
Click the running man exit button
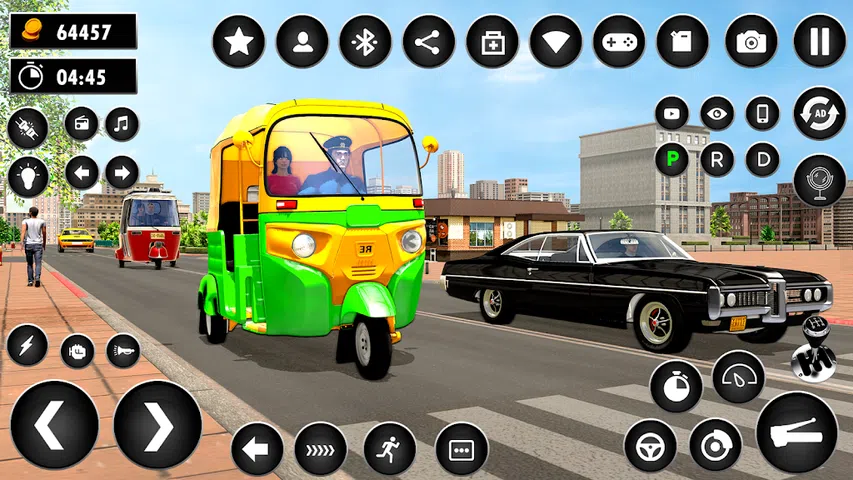(389, 448)
